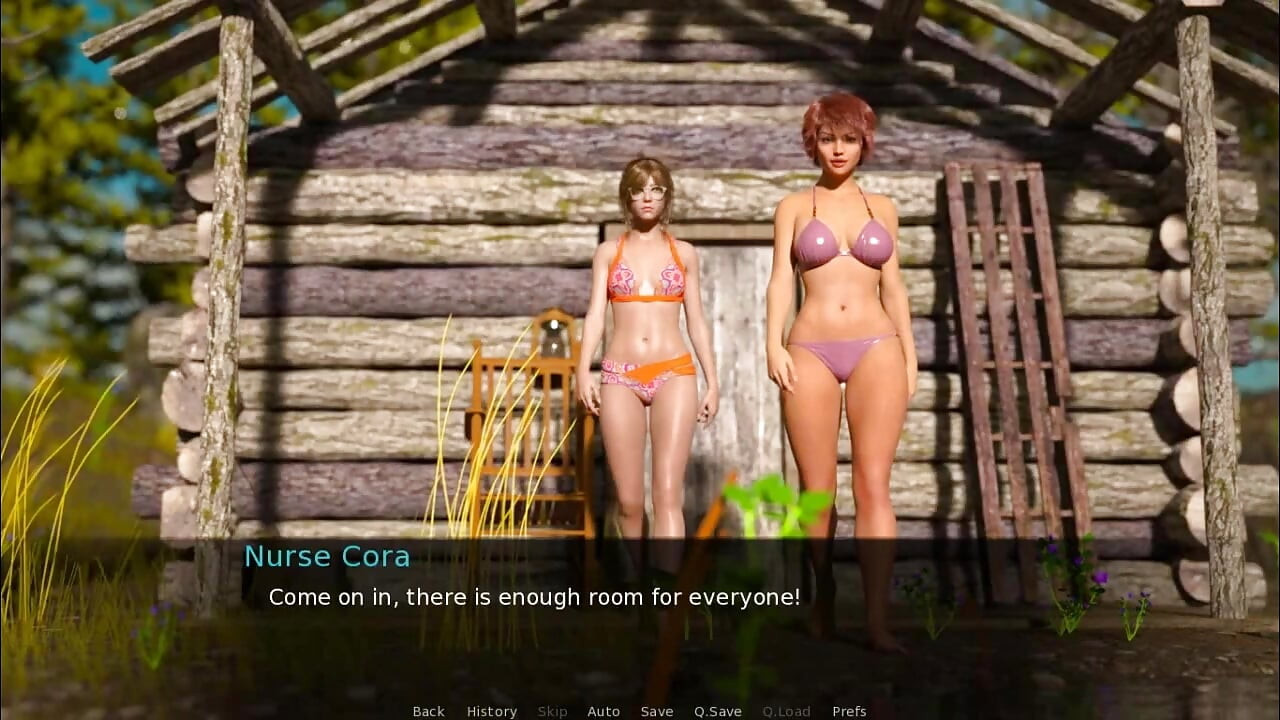This screenshot has height=720, width=1280.
Task: Click the "Nurse Cora" name label
Action: 327,556
